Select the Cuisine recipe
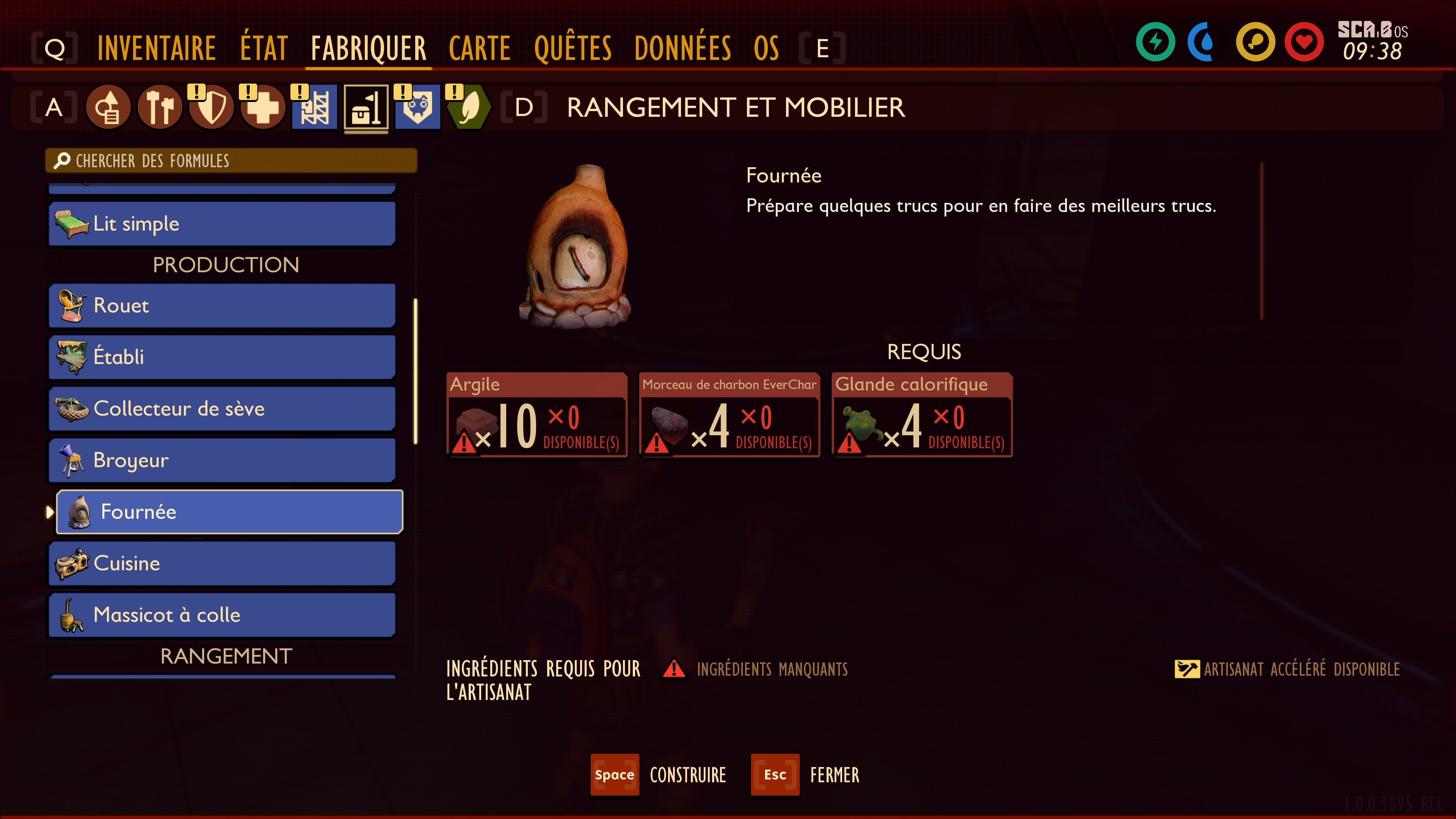 tap(221, 563)
